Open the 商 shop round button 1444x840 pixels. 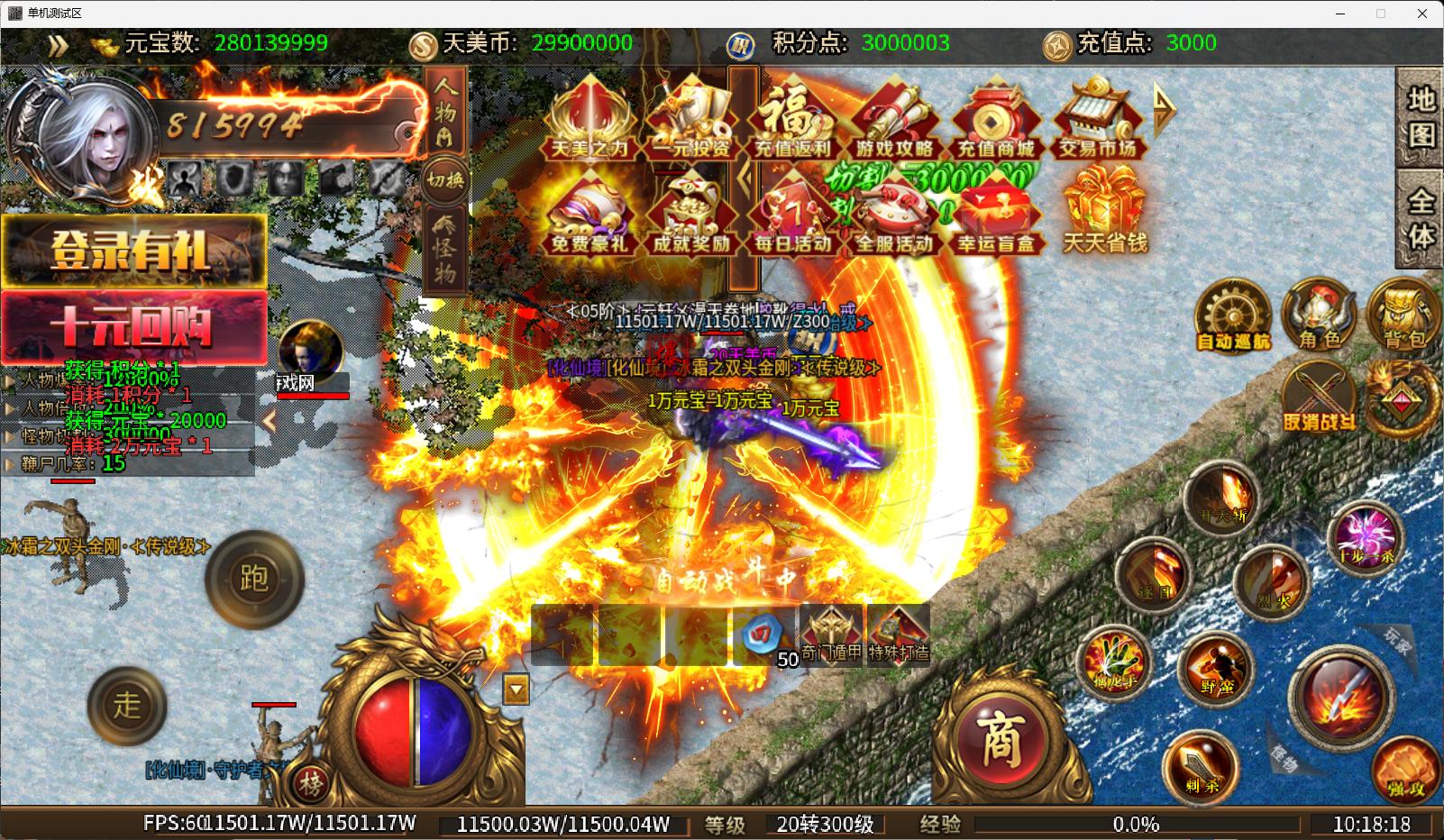coord(1000,741)
